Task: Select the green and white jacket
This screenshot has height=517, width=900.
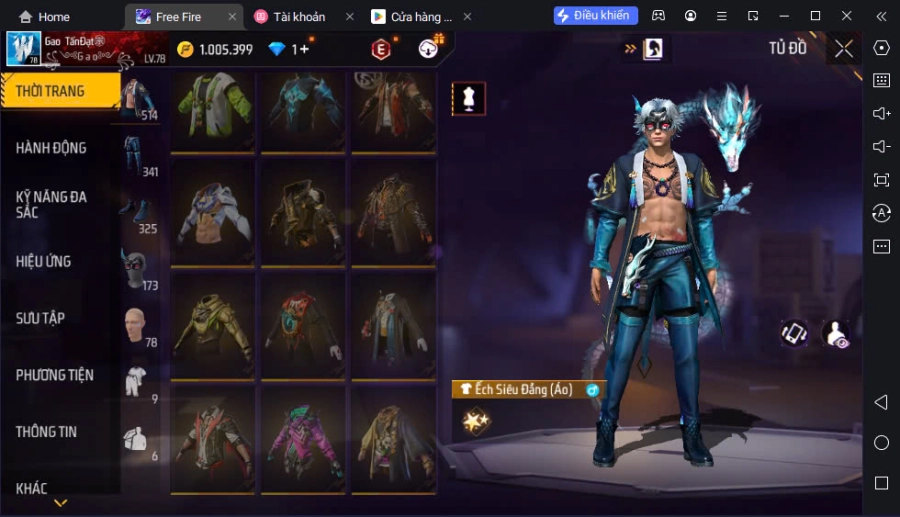Action: pos(213,108)
